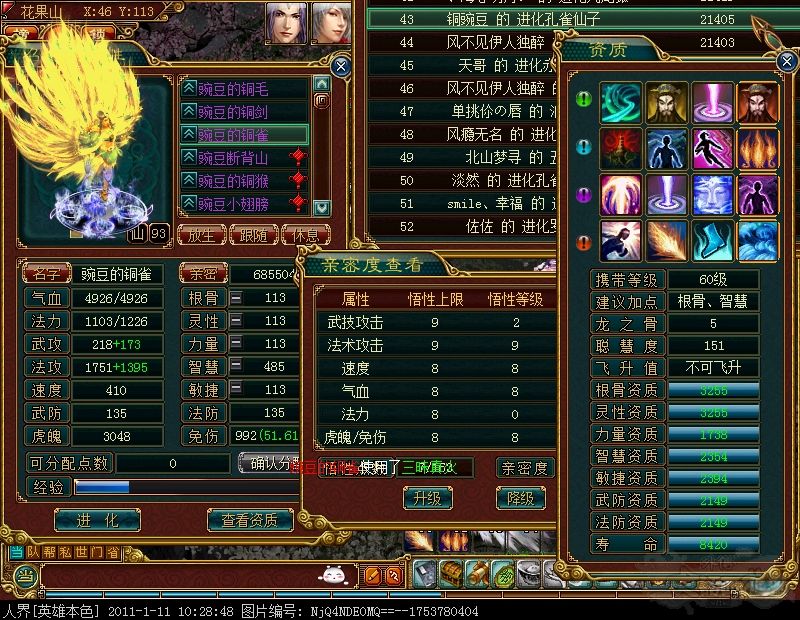Click the 休息 (rest) button
The image size is (800, 620).
pyautogui.click(x=306, y=236)
